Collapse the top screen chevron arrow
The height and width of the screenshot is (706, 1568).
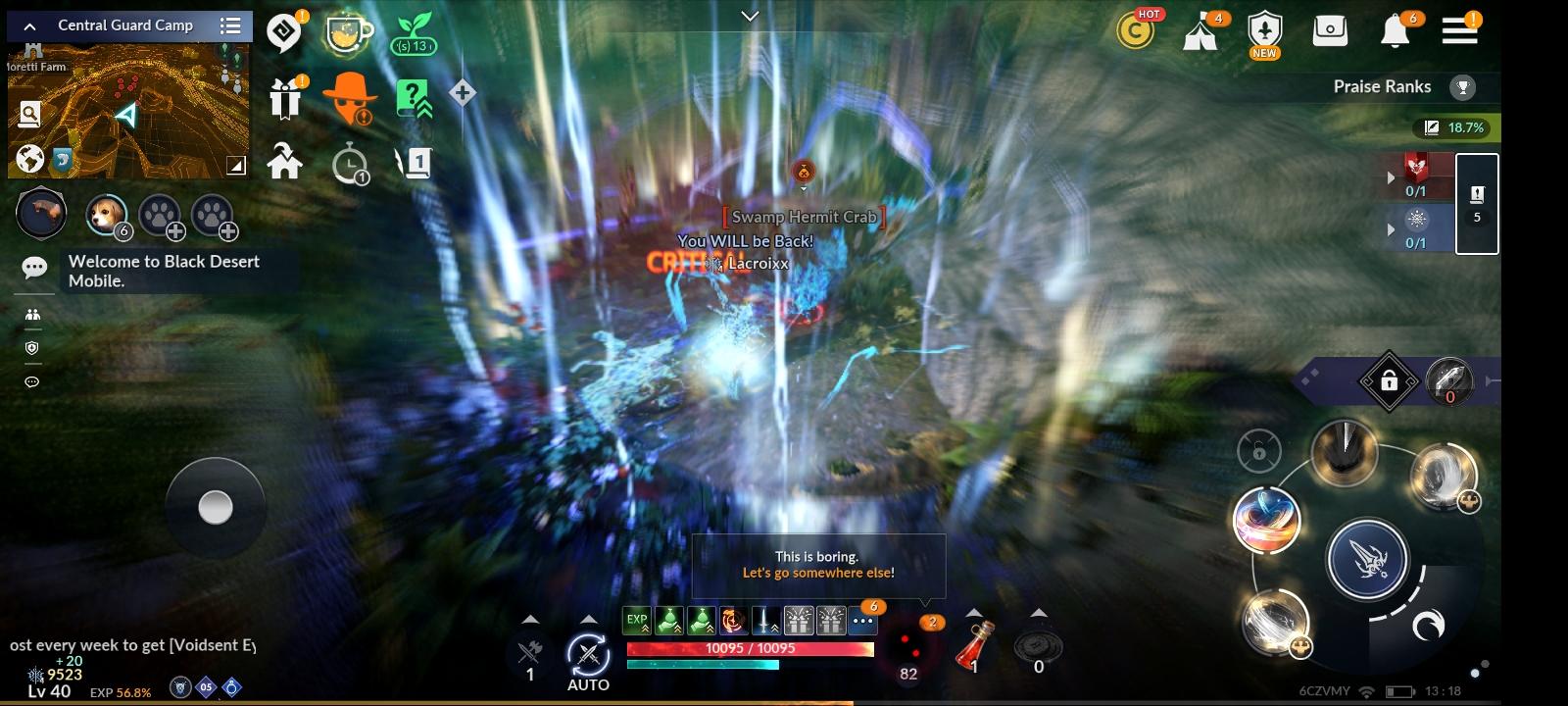[x=751, y=17]
